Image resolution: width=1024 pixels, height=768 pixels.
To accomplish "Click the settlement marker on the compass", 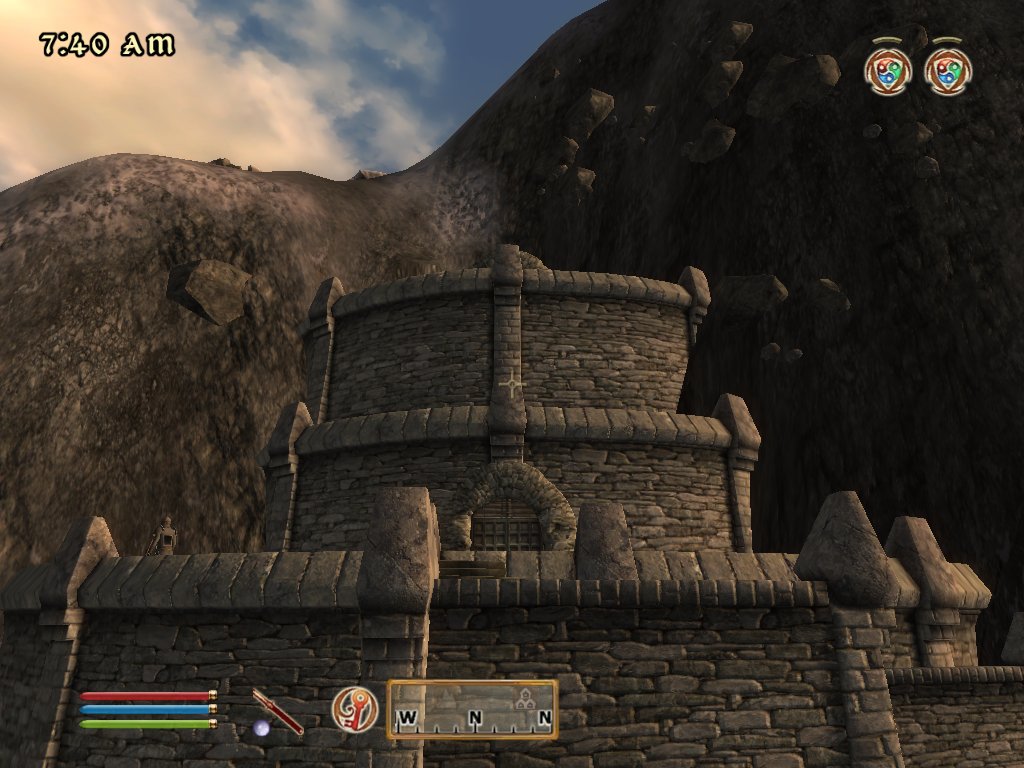I will click(521, 703).
